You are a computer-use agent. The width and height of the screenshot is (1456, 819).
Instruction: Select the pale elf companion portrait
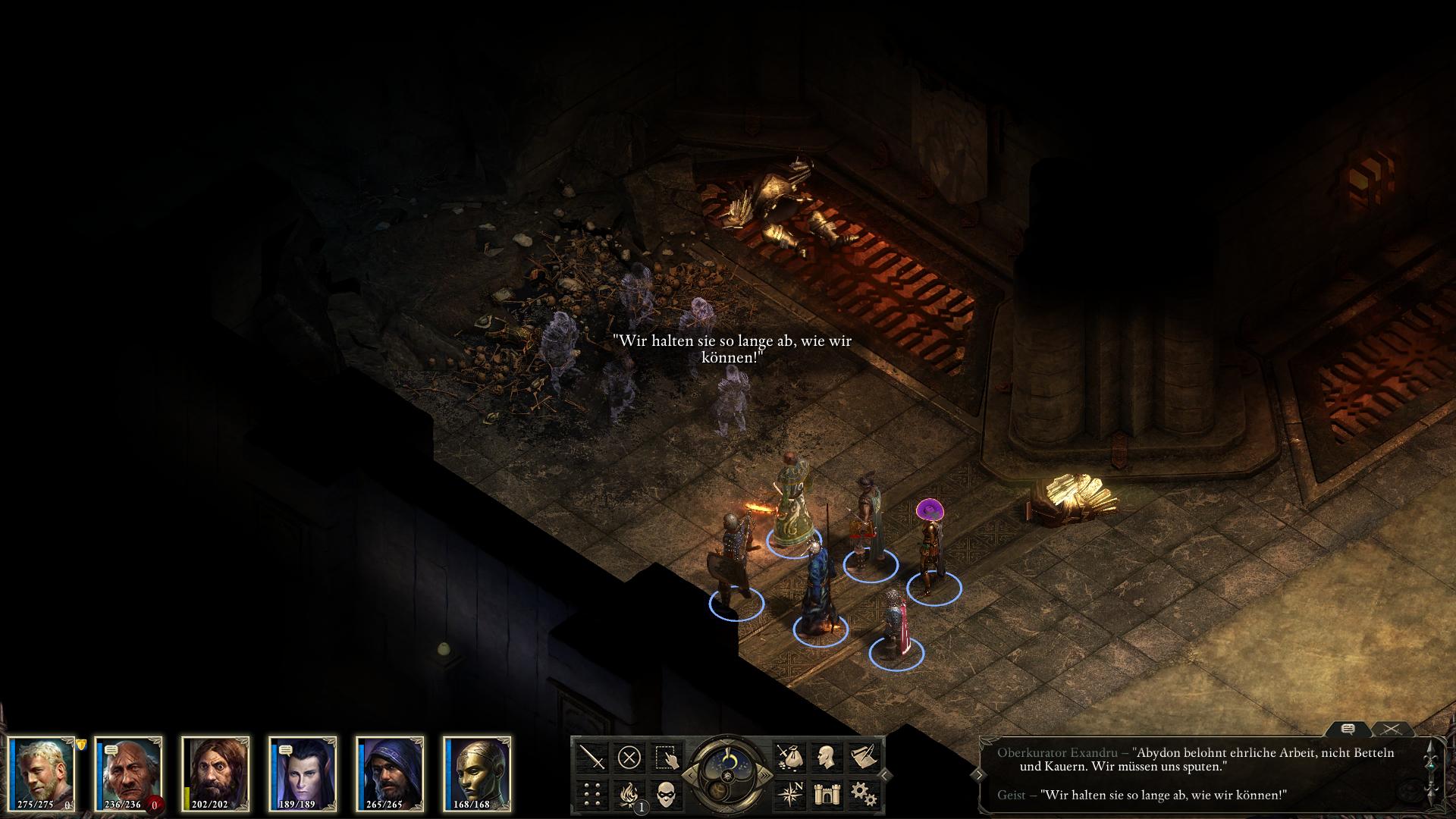pyautogui.click(x=303, y=770)
